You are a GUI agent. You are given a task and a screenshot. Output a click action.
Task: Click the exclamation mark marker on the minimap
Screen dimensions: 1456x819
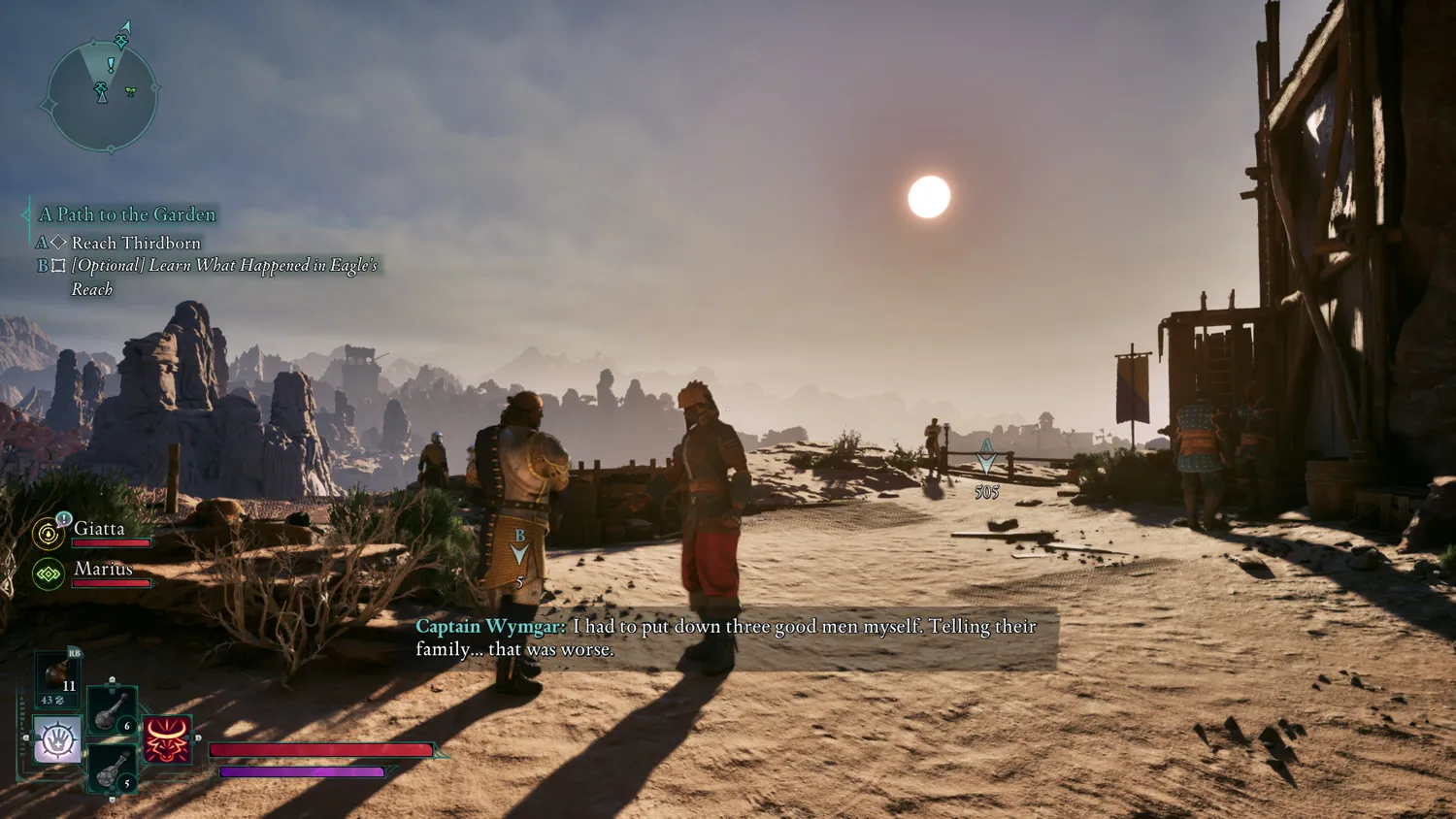(111, 65)
